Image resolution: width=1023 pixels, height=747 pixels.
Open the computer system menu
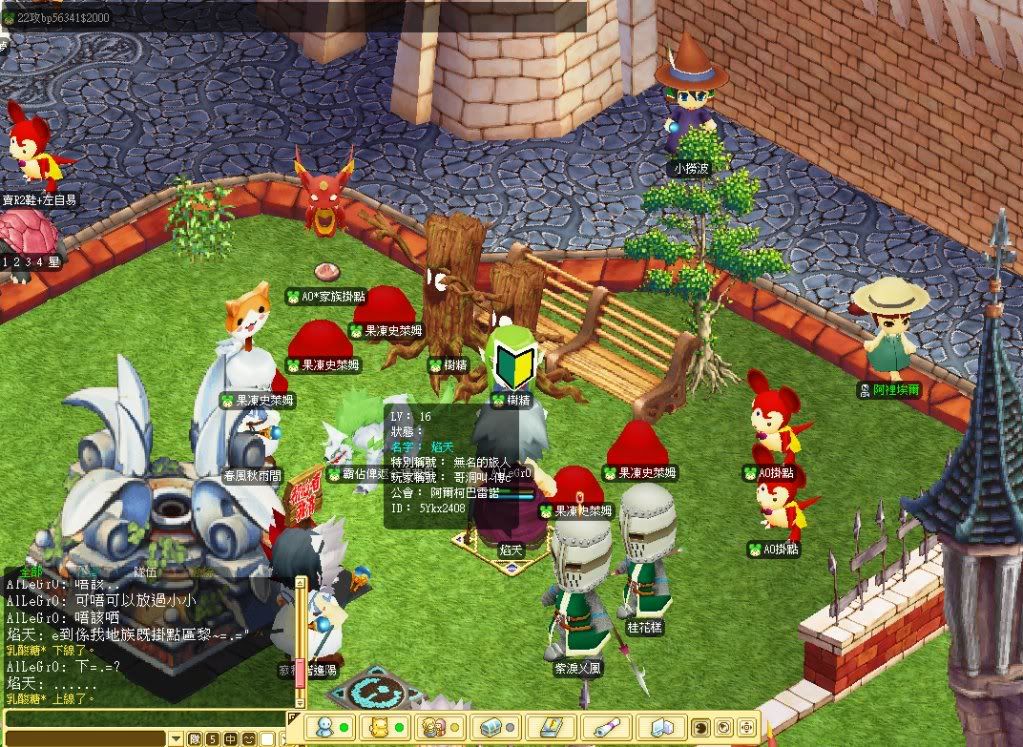coord(663,727)
